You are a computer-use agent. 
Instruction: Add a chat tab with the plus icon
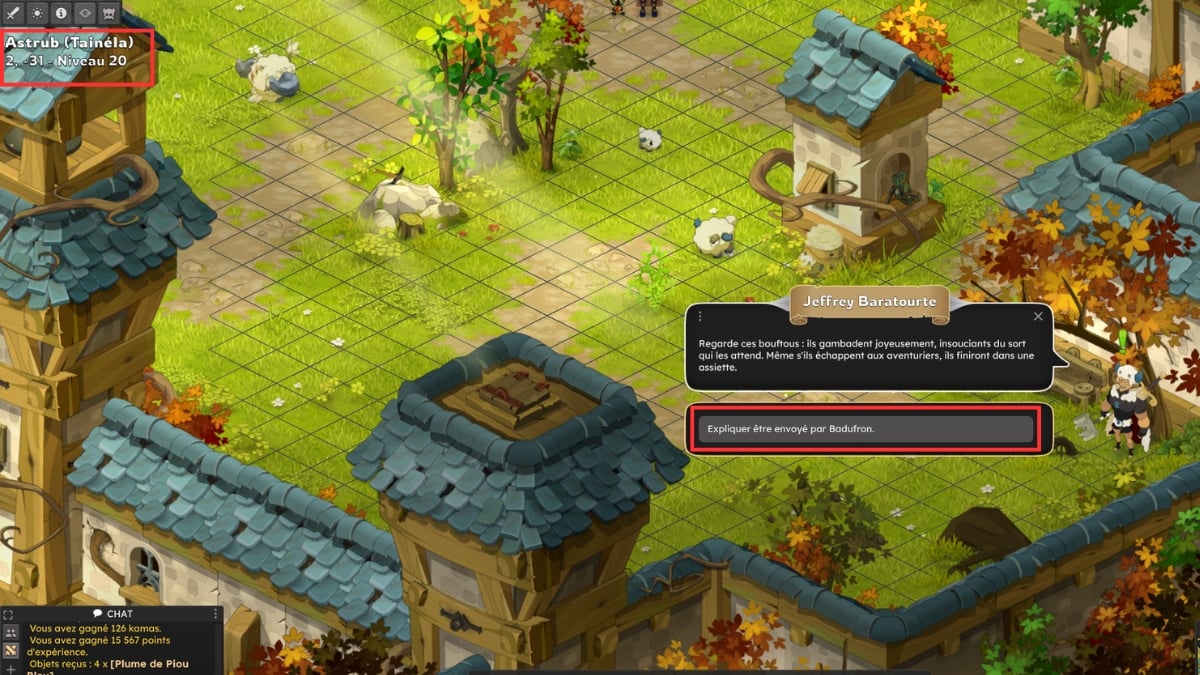(10, 668)
